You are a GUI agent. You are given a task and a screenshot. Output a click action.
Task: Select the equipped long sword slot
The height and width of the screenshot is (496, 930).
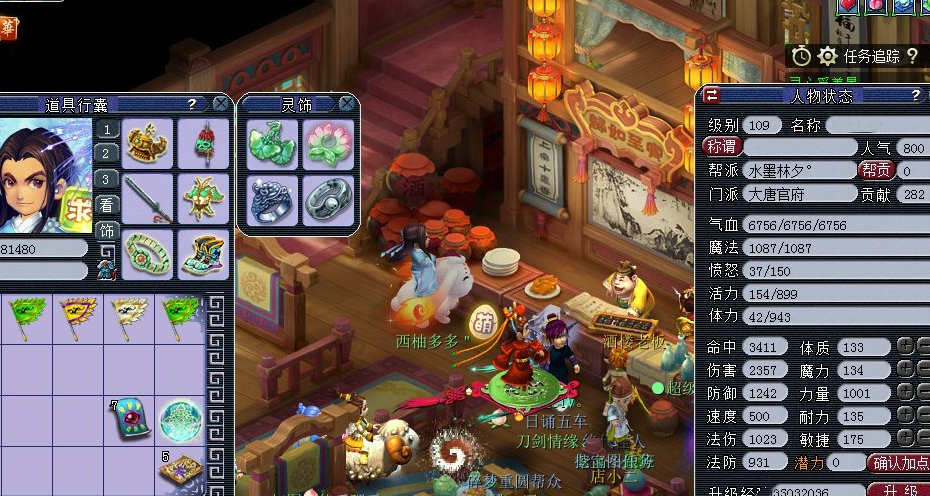pyautogui.click(x=148, y=198)
